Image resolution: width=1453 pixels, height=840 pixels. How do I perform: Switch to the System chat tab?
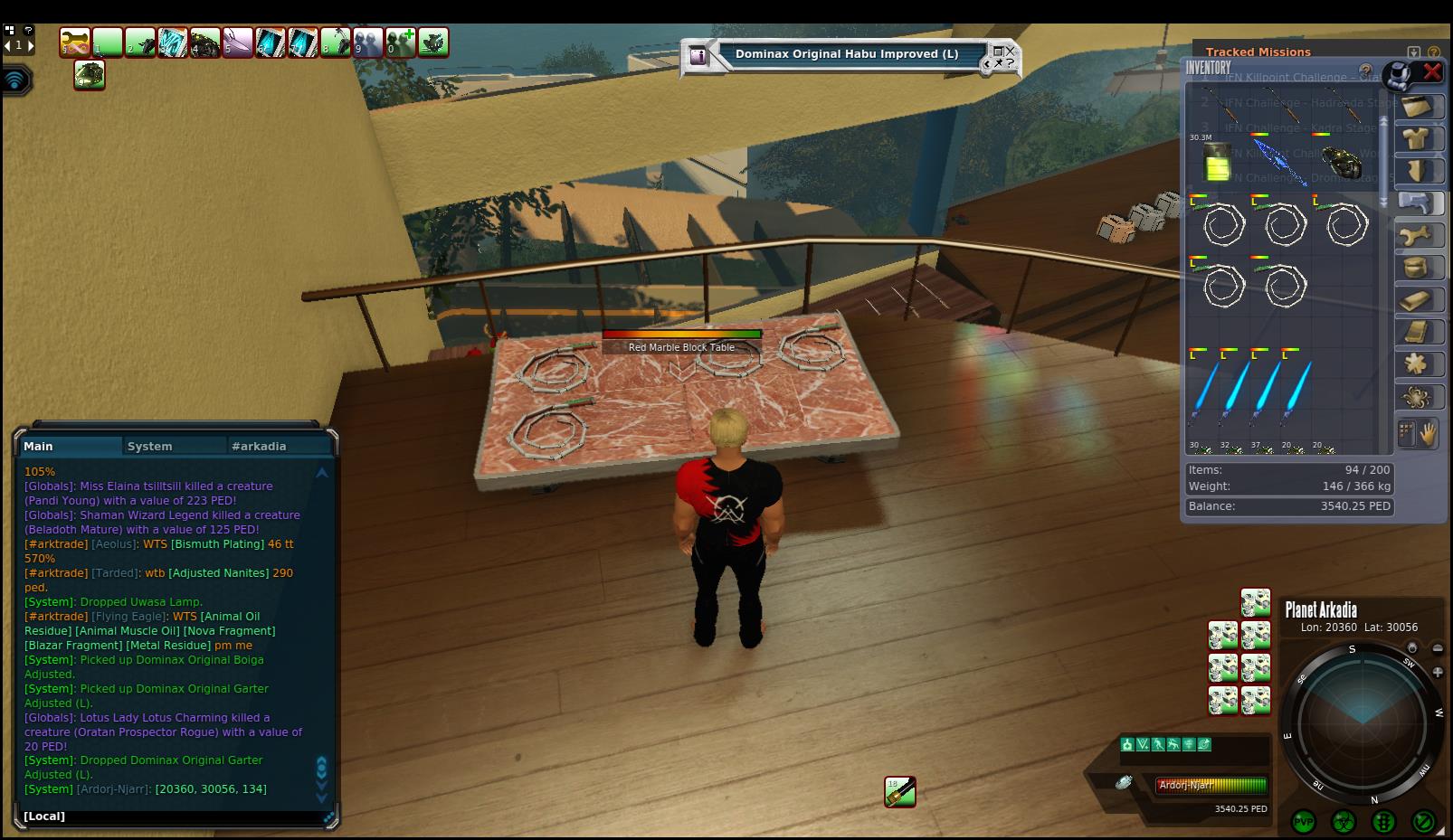[x=150, y=446]
